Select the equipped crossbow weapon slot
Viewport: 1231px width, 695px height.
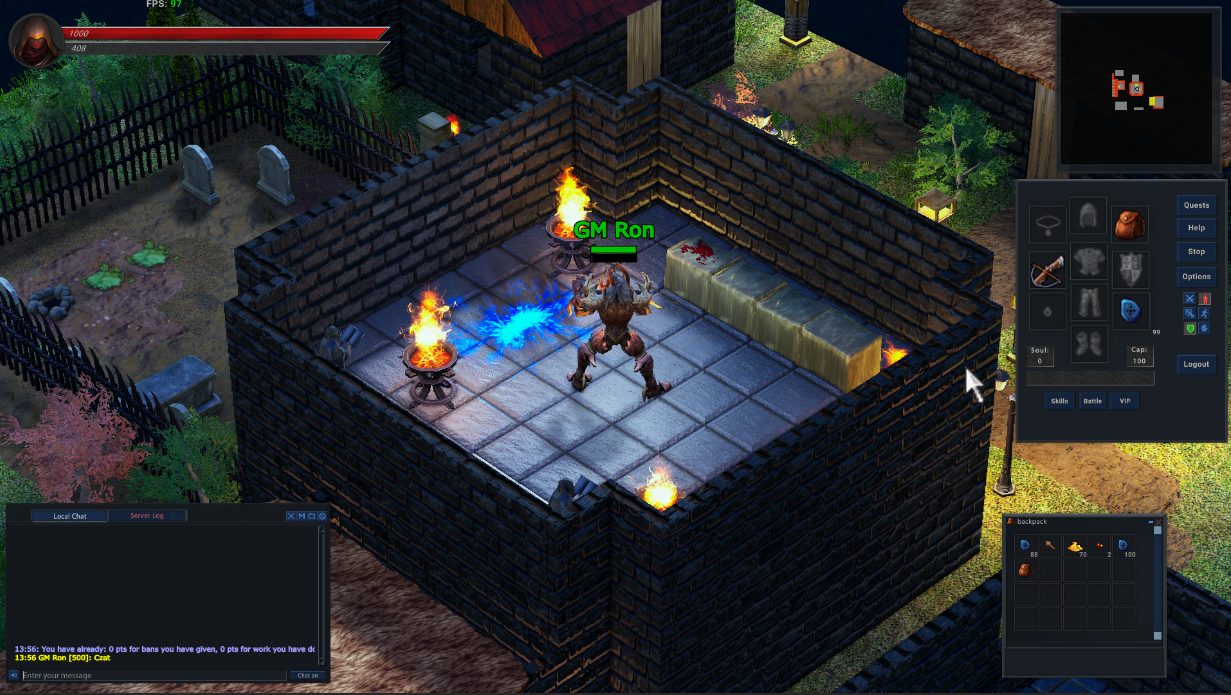pyautogui.click(x=1047, y=269)
